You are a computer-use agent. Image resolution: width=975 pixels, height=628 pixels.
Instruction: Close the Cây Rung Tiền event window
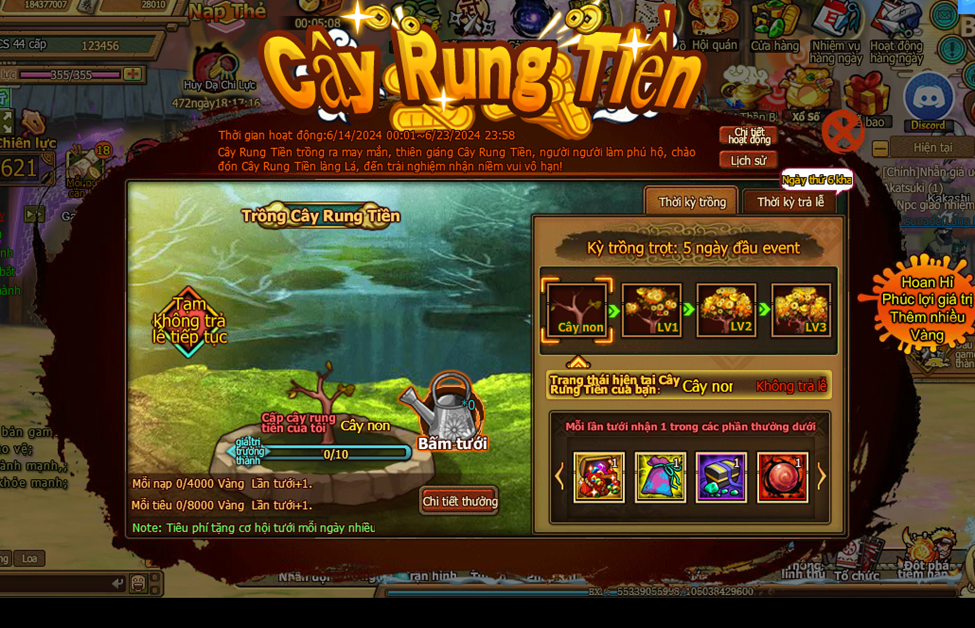[842, 132]
